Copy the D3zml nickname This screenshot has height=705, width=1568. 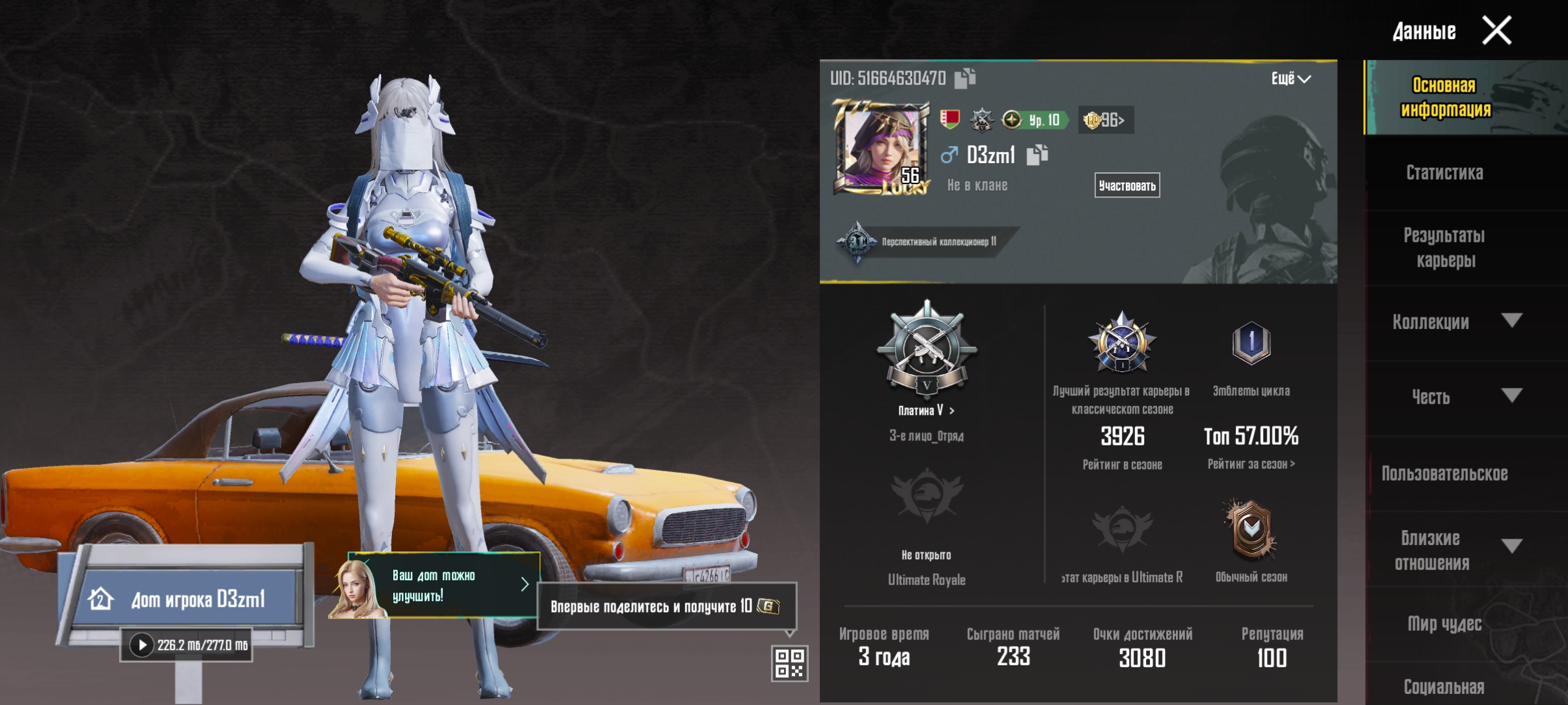click(1037, 155)
